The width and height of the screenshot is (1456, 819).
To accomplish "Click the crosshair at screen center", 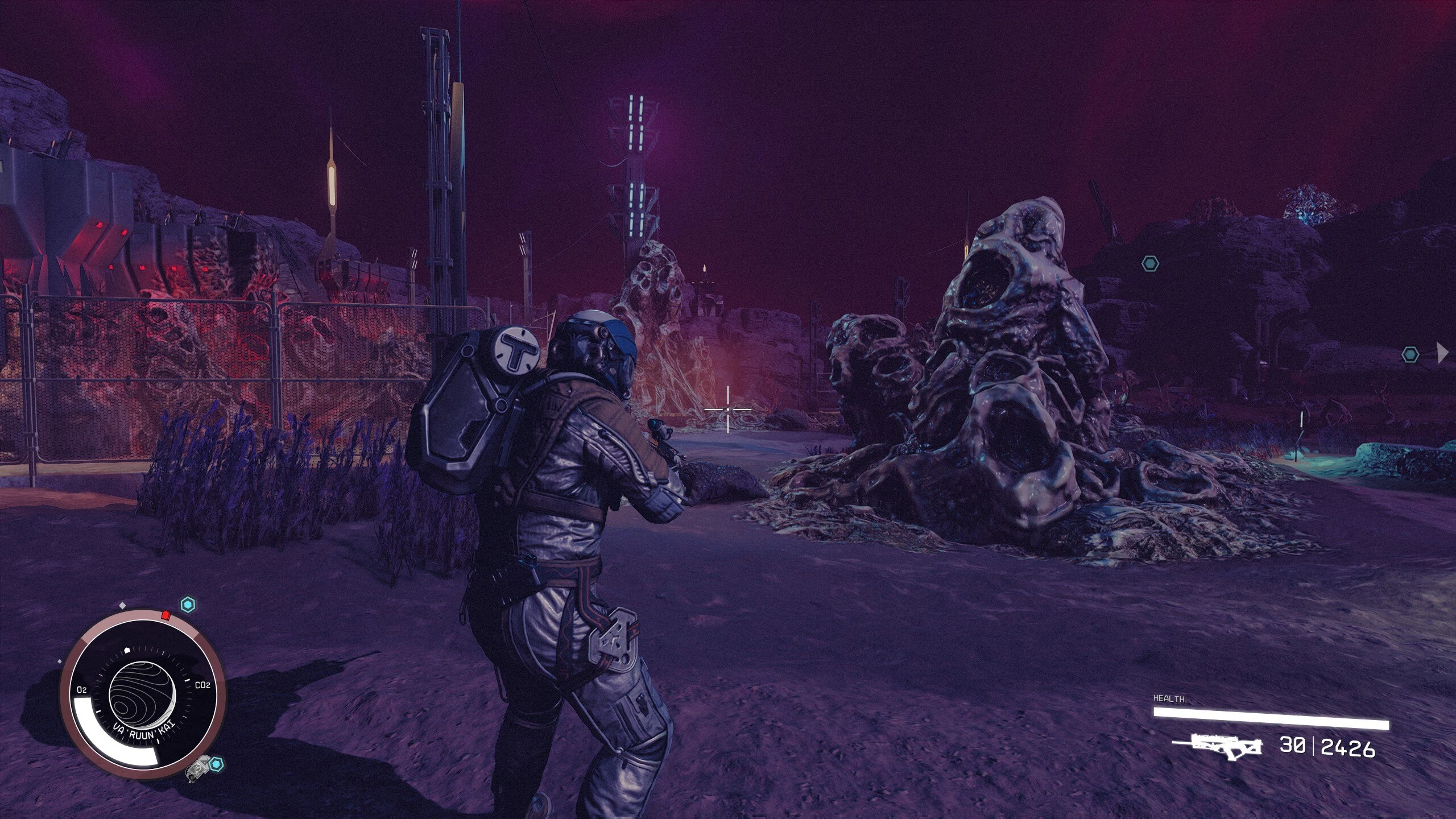I will [728, 409].
